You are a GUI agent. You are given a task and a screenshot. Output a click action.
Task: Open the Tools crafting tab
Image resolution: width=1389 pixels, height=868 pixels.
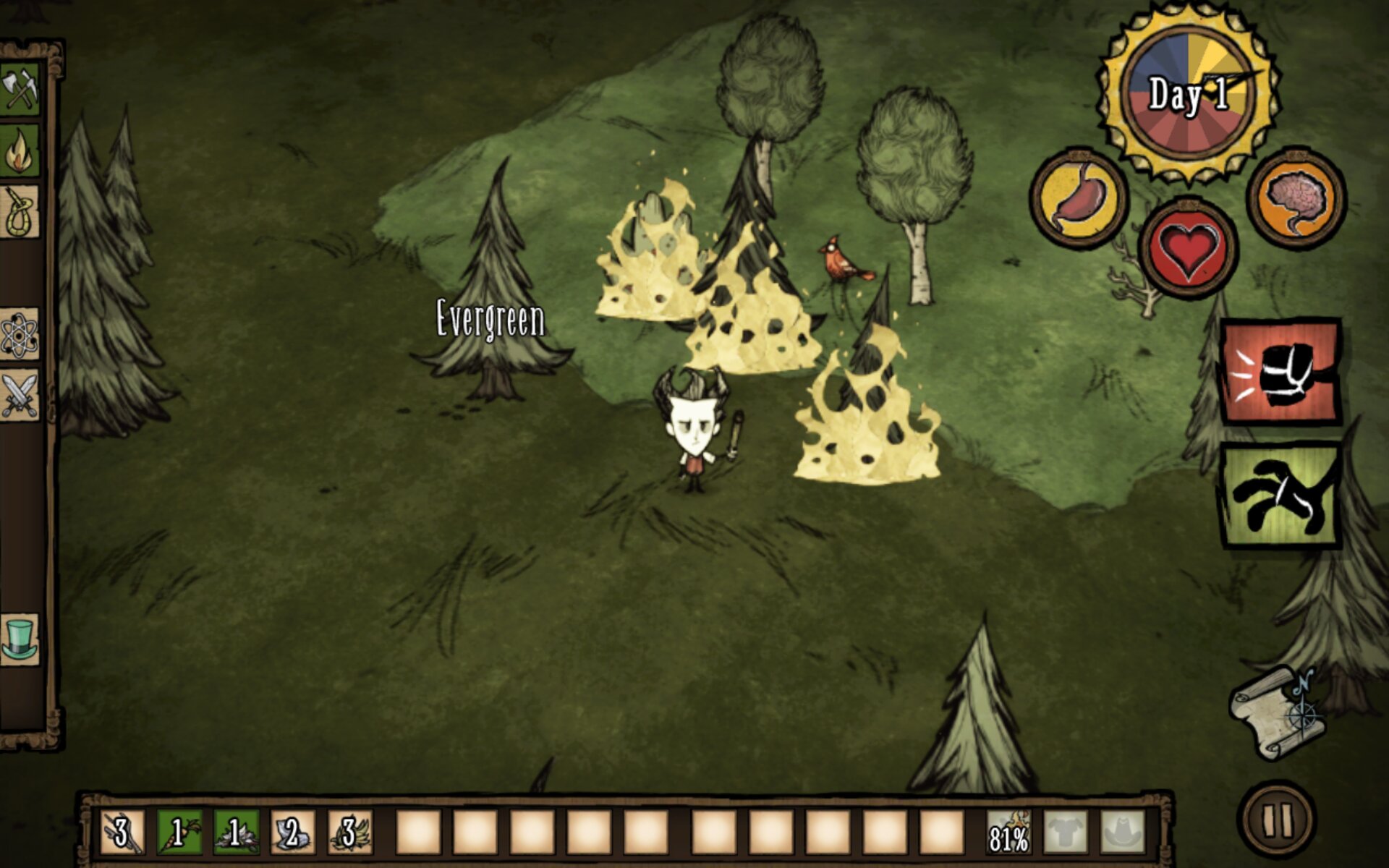click(20, 89)
